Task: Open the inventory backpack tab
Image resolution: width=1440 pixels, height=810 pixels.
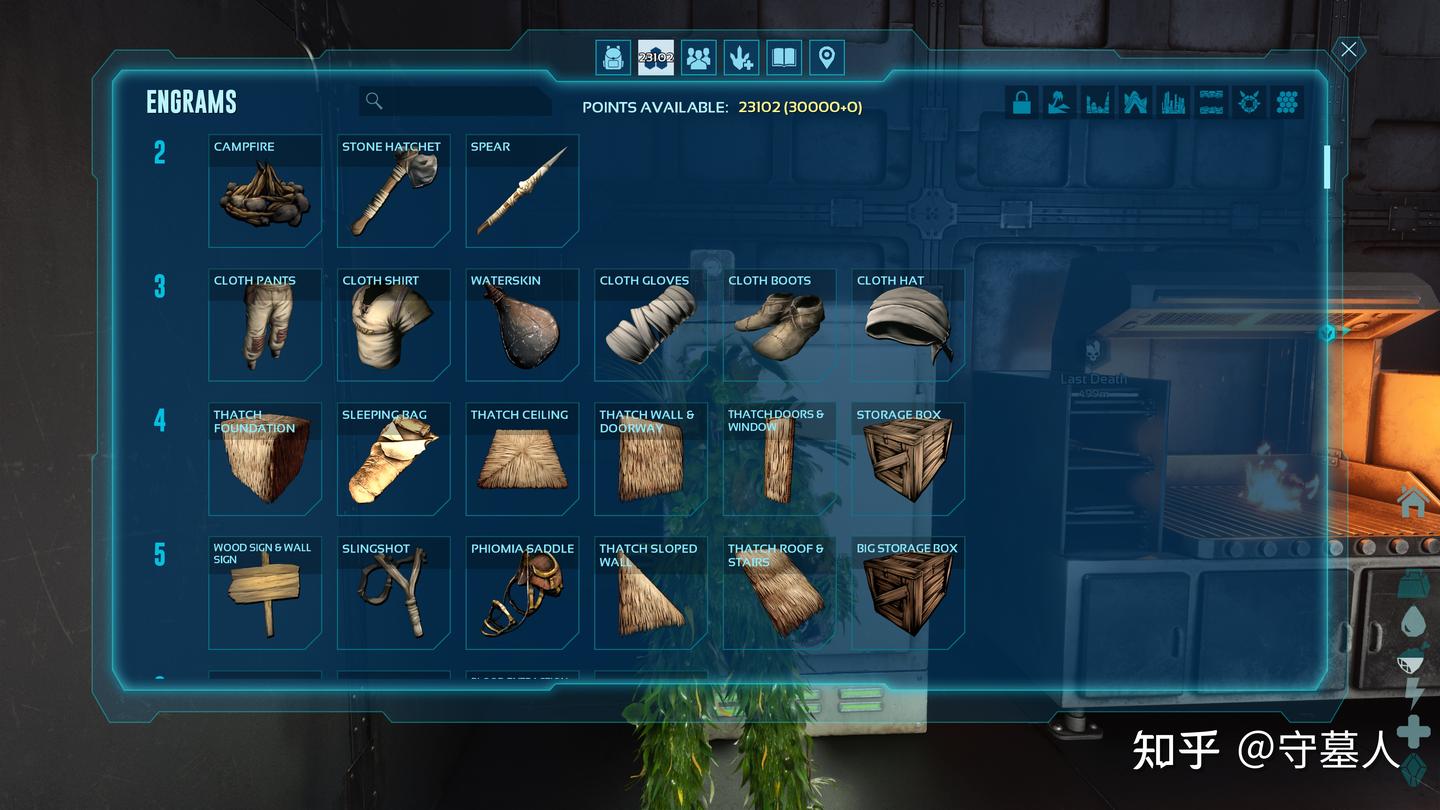Action: point(613,58)
